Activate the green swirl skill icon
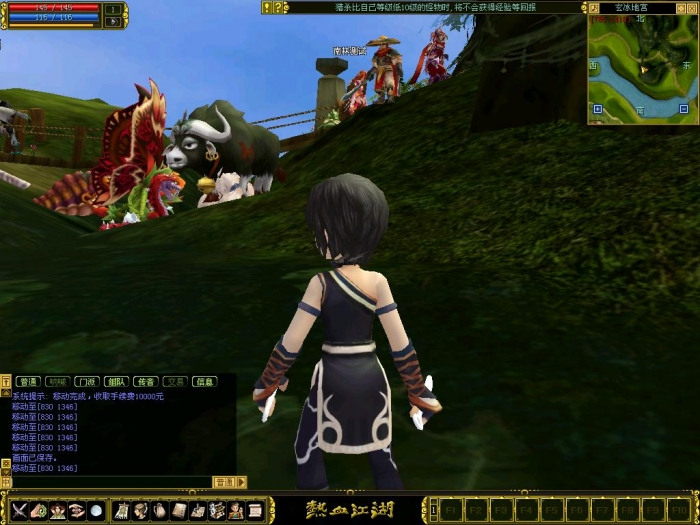 (39, 510)
